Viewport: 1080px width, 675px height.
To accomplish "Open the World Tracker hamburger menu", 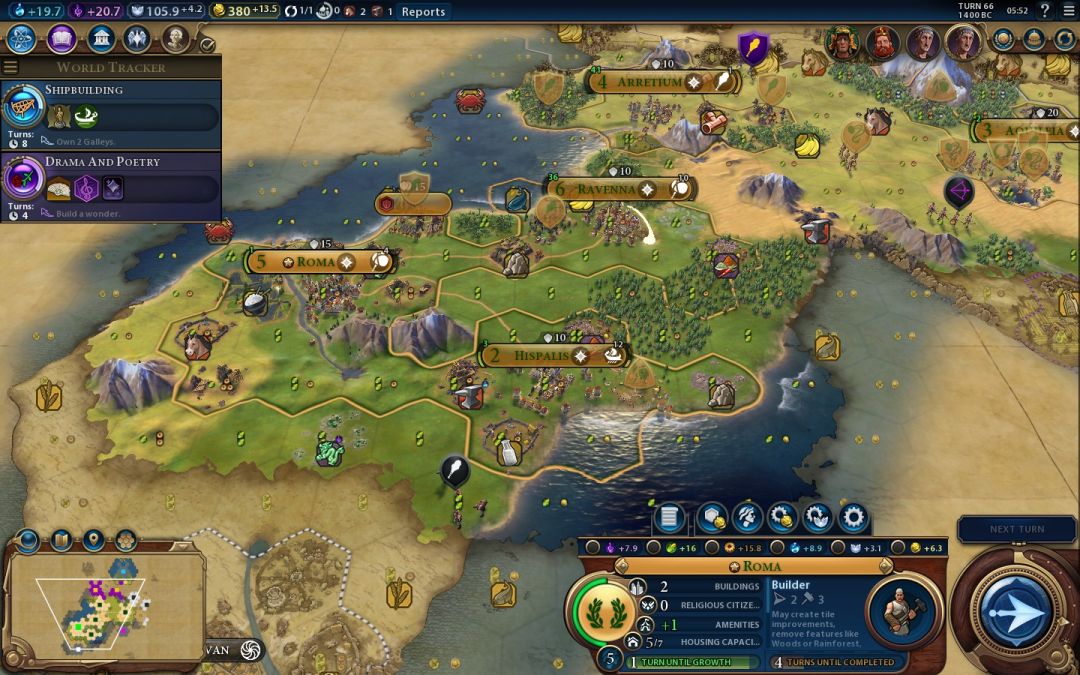I will click(10, 67).
